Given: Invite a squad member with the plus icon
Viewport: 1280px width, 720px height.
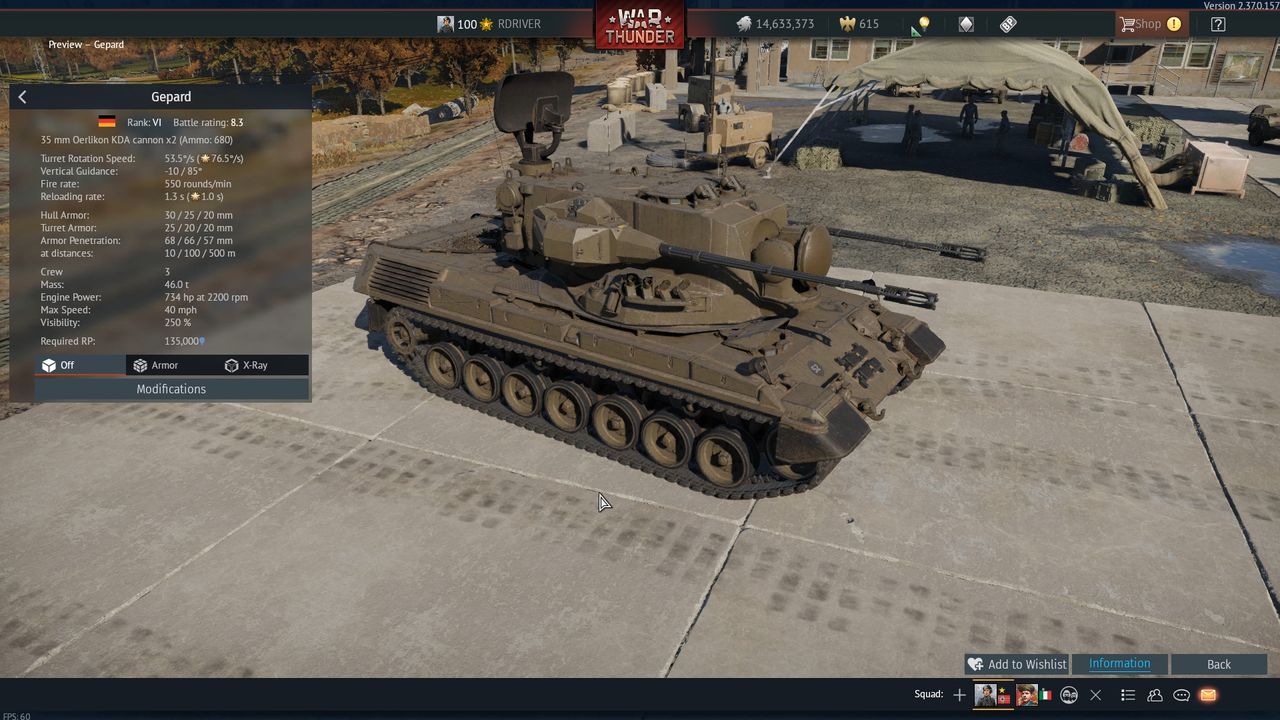Looking at the screenshot, I should (x=959, y=695).
